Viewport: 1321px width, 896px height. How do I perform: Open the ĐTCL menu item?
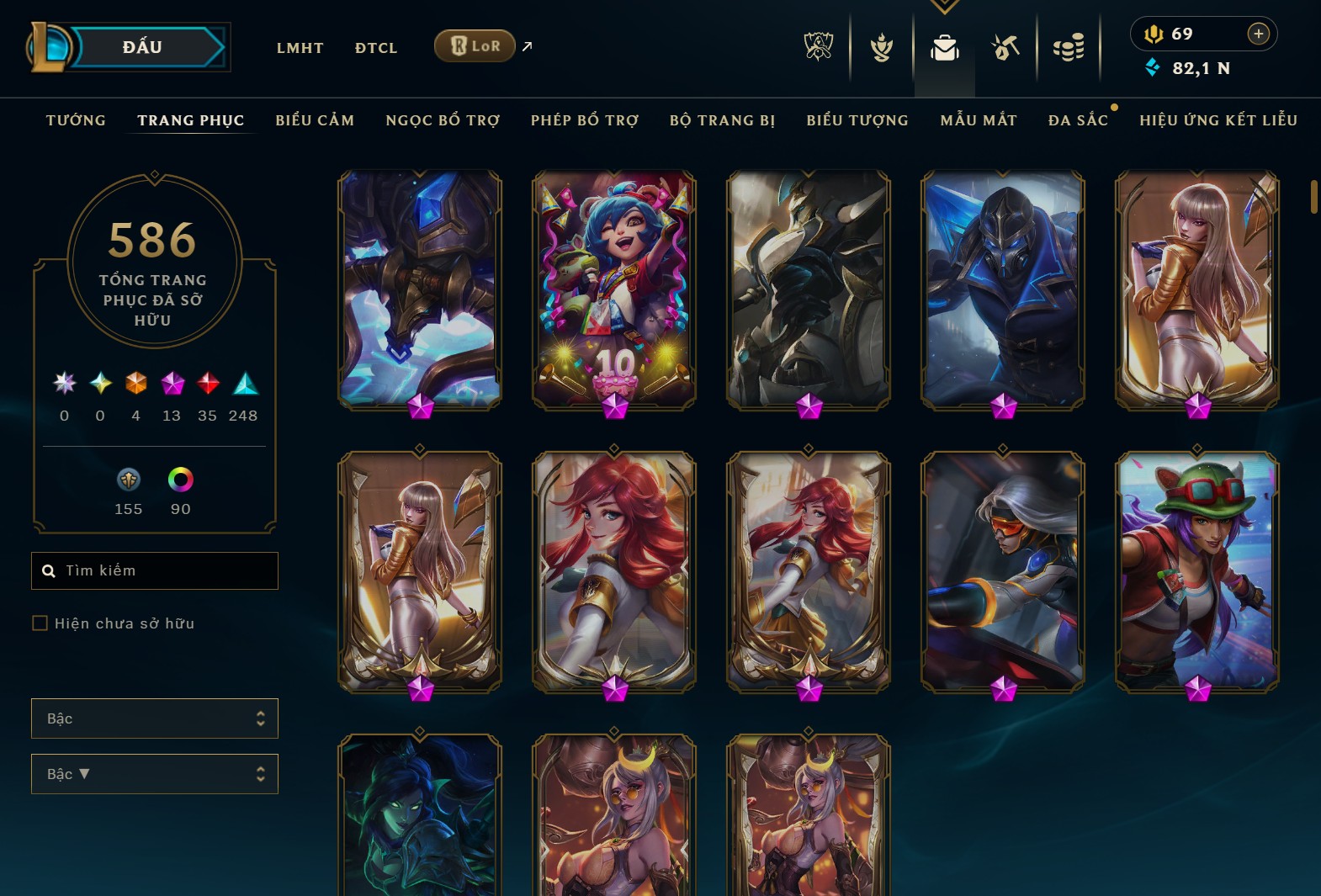pyautogui.click(x=375, y=48)
